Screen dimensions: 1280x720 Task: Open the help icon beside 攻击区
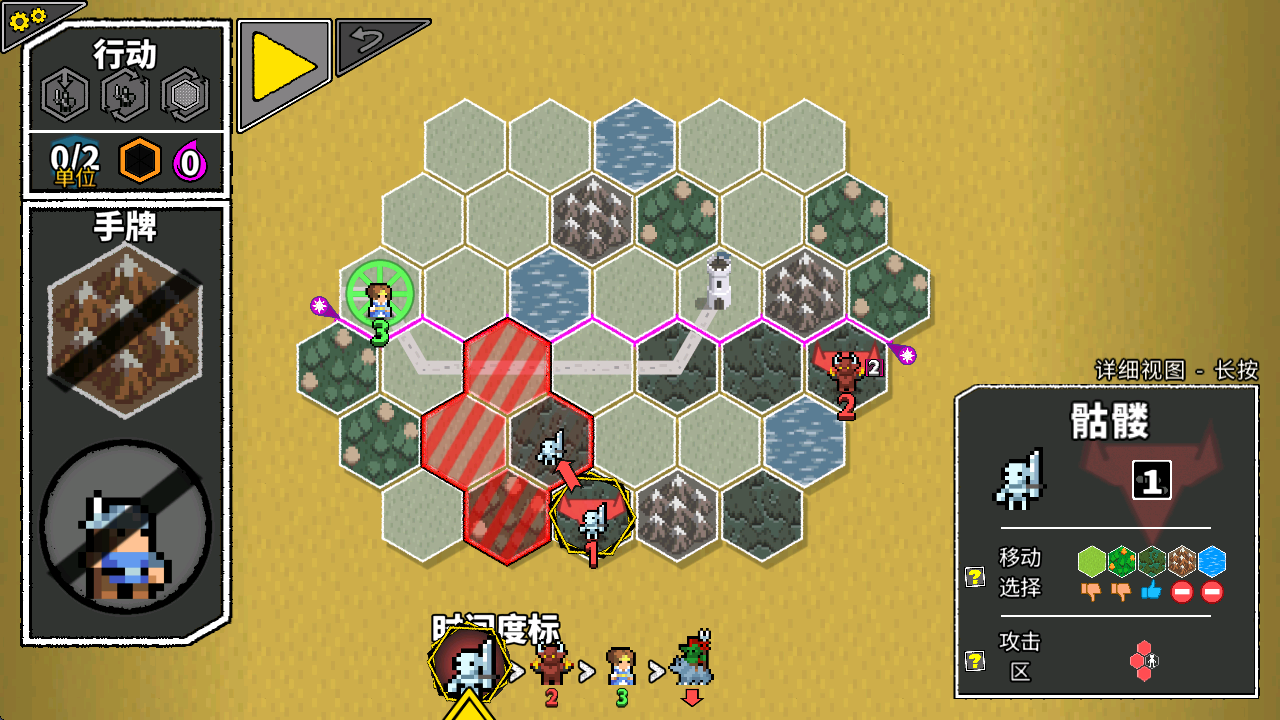click(974, 660)
